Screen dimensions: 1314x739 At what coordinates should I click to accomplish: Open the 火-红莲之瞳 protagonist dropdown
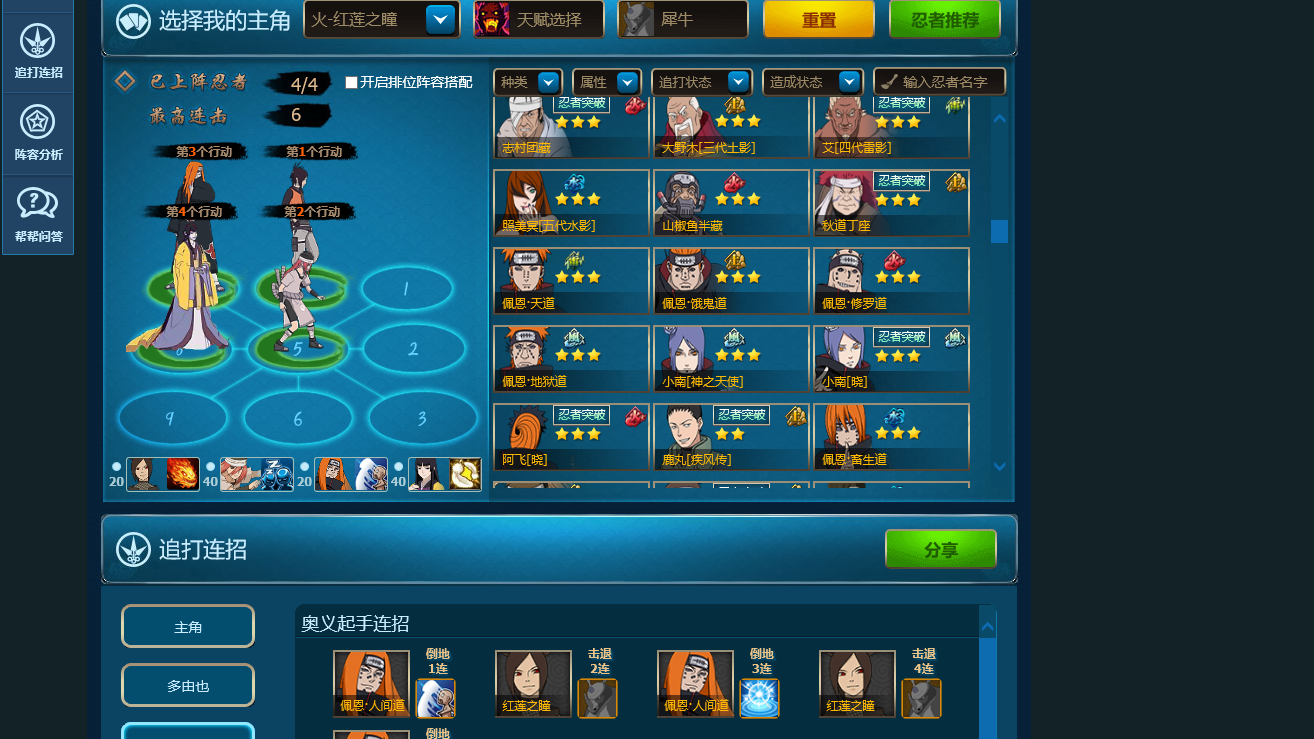[381, 19]
